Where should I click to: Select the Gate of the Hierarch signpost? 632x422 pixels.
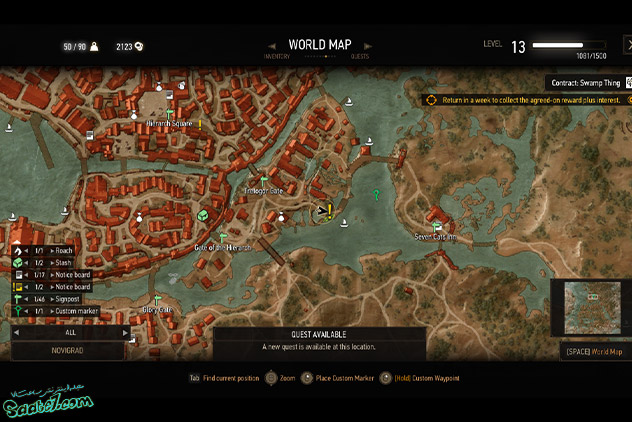tap(223, 237)
